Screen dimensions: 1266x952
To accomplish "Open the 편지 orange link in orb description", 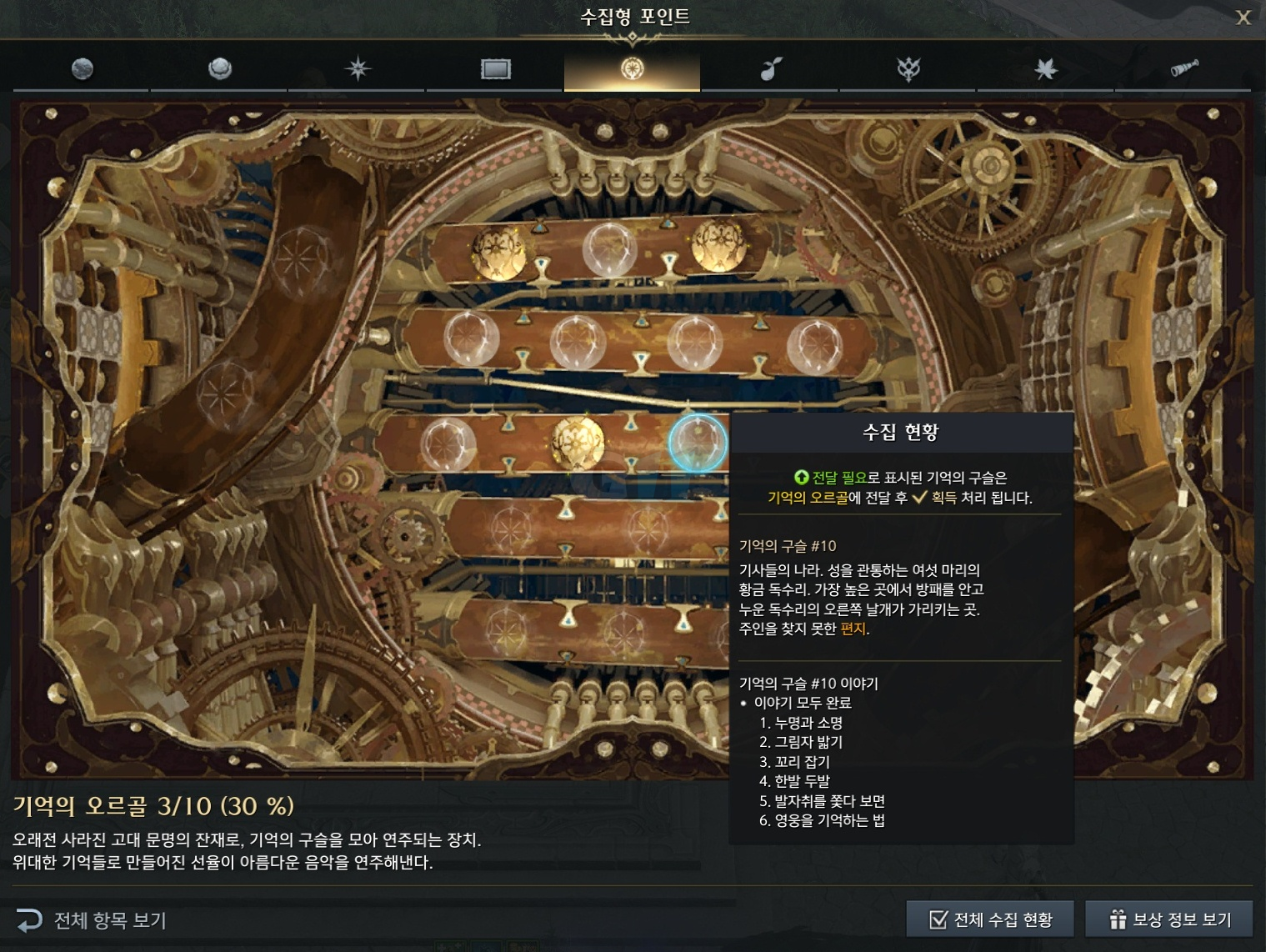I will tap(852, 630).
